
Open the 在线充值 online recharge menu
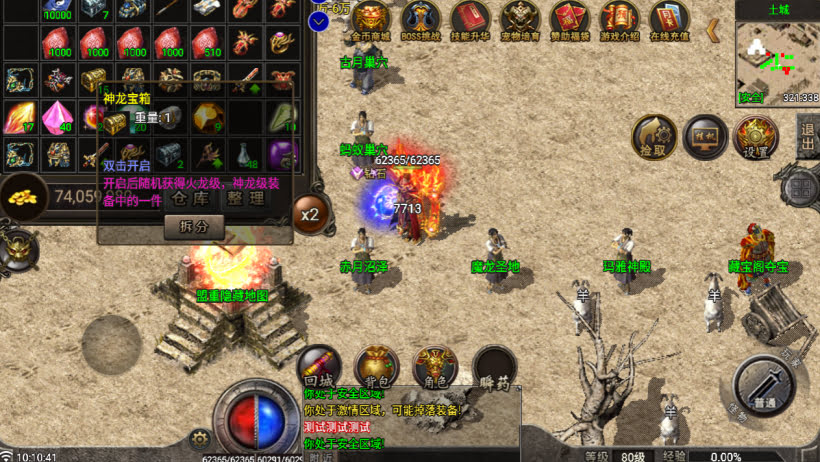tap(670, 20)
